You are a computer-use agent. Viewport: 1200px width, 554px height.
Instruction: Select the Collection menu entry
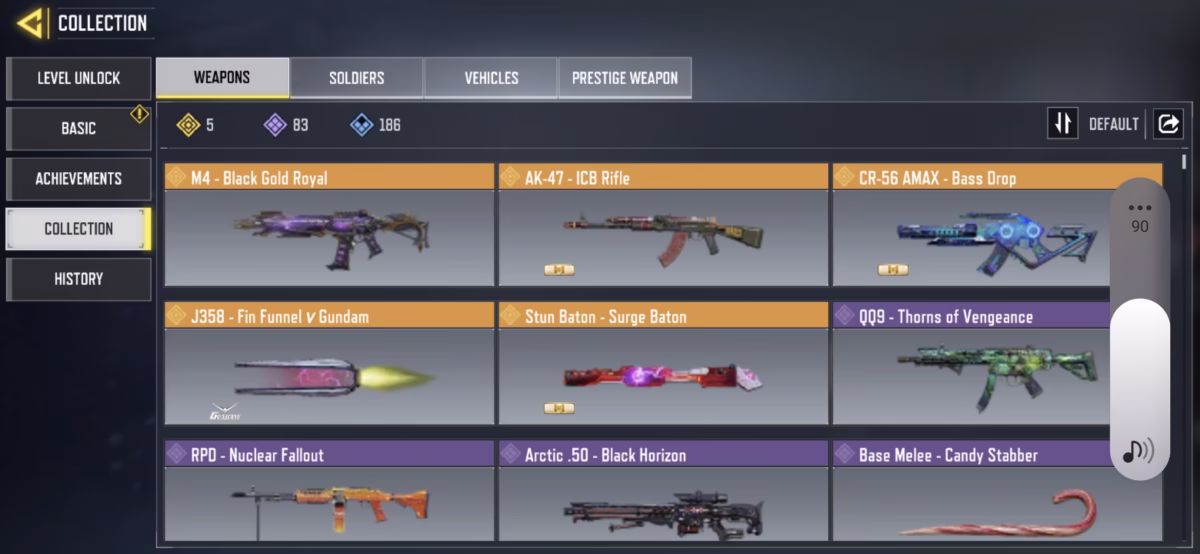(79, 228)
